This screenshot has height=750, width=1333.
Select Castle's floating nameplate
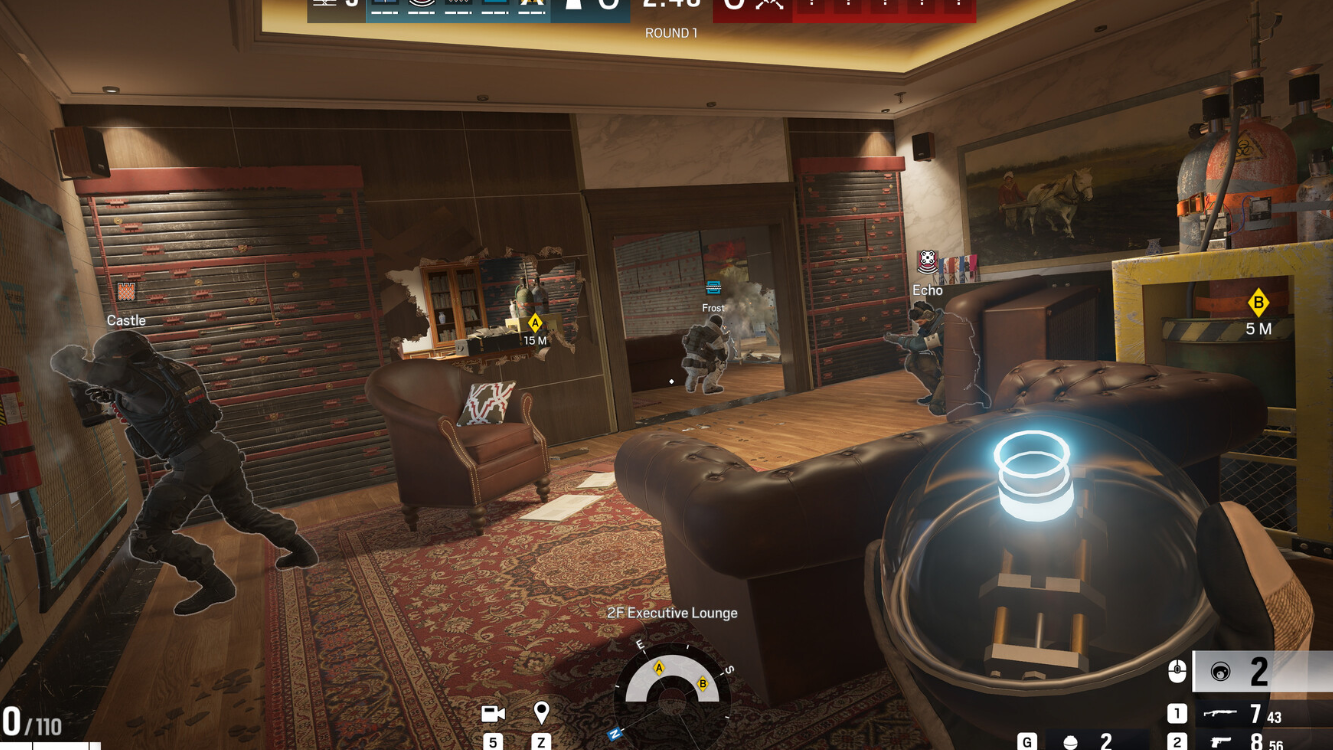(126, 320)
